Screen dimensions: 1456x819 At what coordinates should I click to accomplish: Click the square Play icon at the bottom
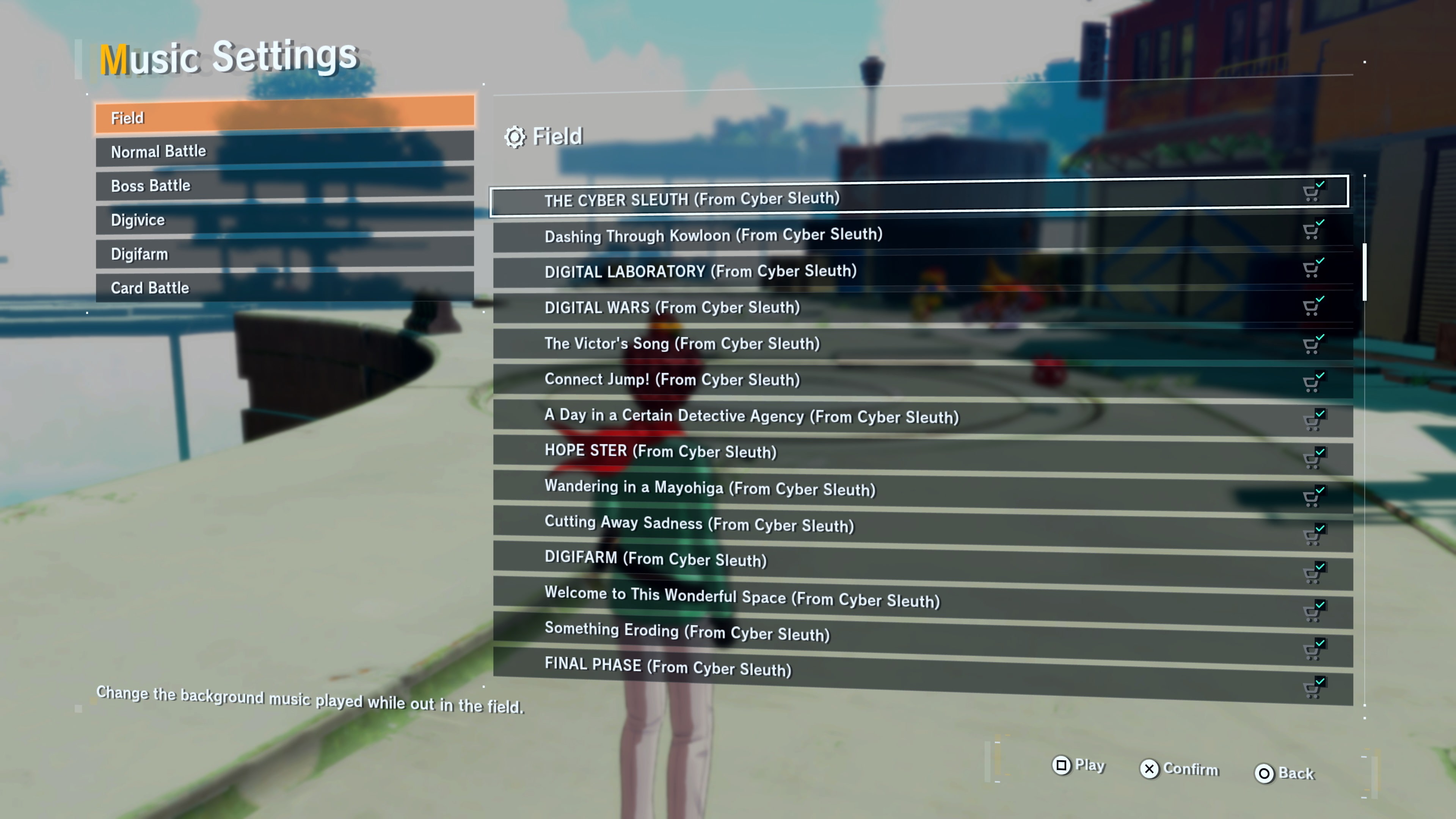pos(1062,766)
